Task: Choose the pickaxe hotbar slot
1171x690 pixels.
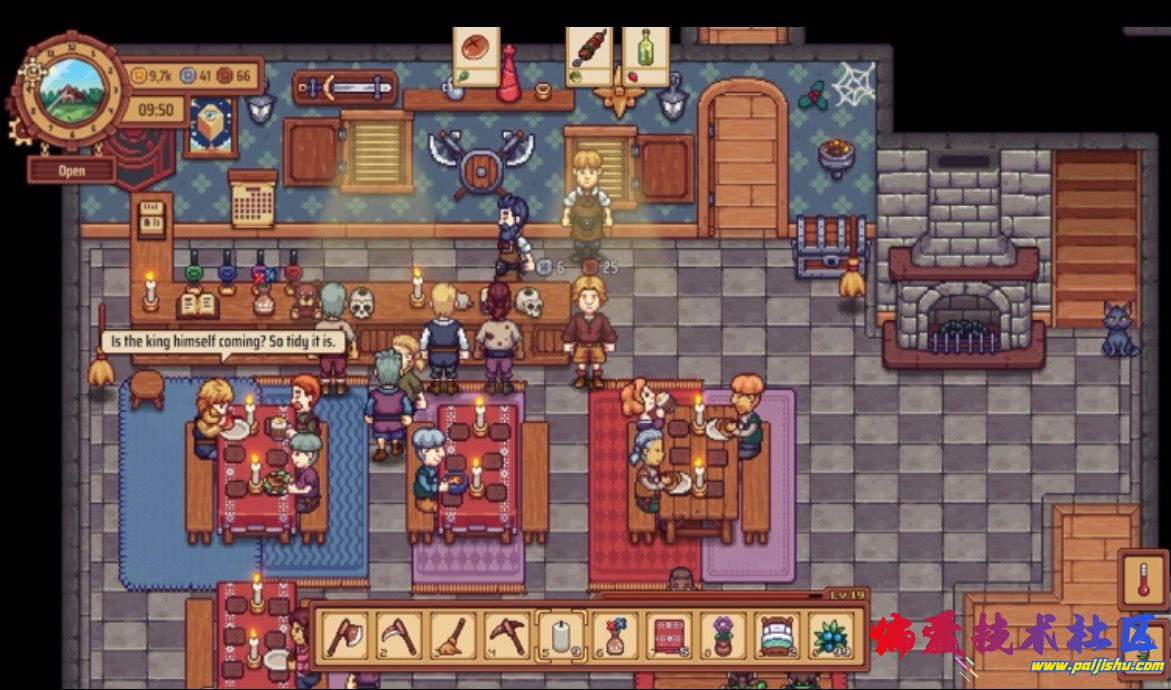Action: (x=506, y=636)
